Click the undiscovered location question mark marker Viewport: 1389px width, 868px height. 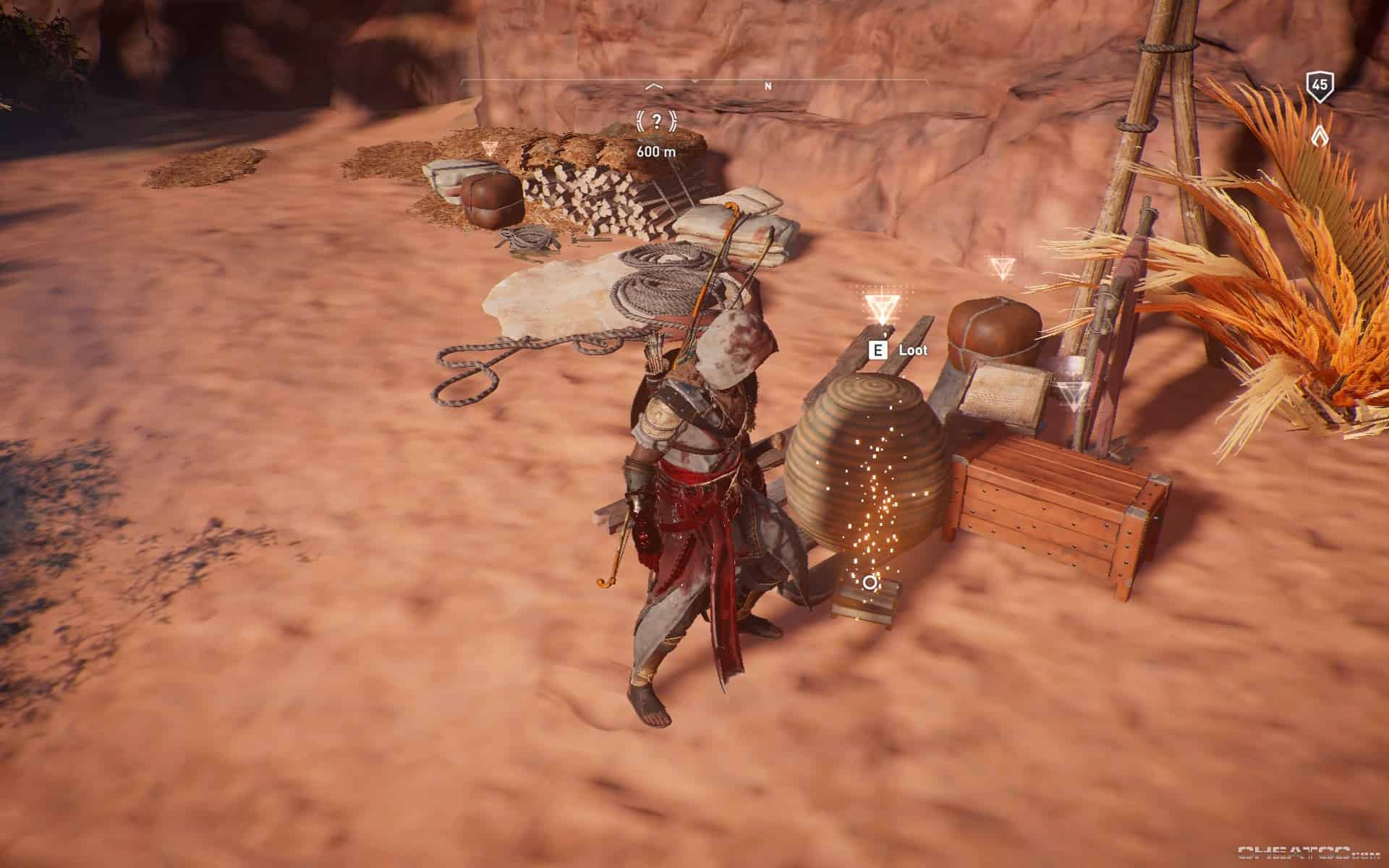coord(655,121)
